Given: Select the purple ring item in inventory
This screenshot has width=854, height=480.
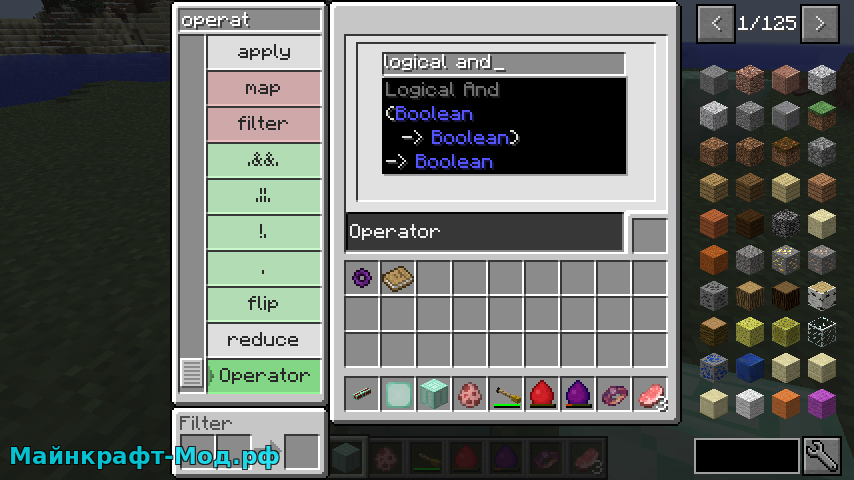Looking at the screenshot, I should [x=363, y=277].
